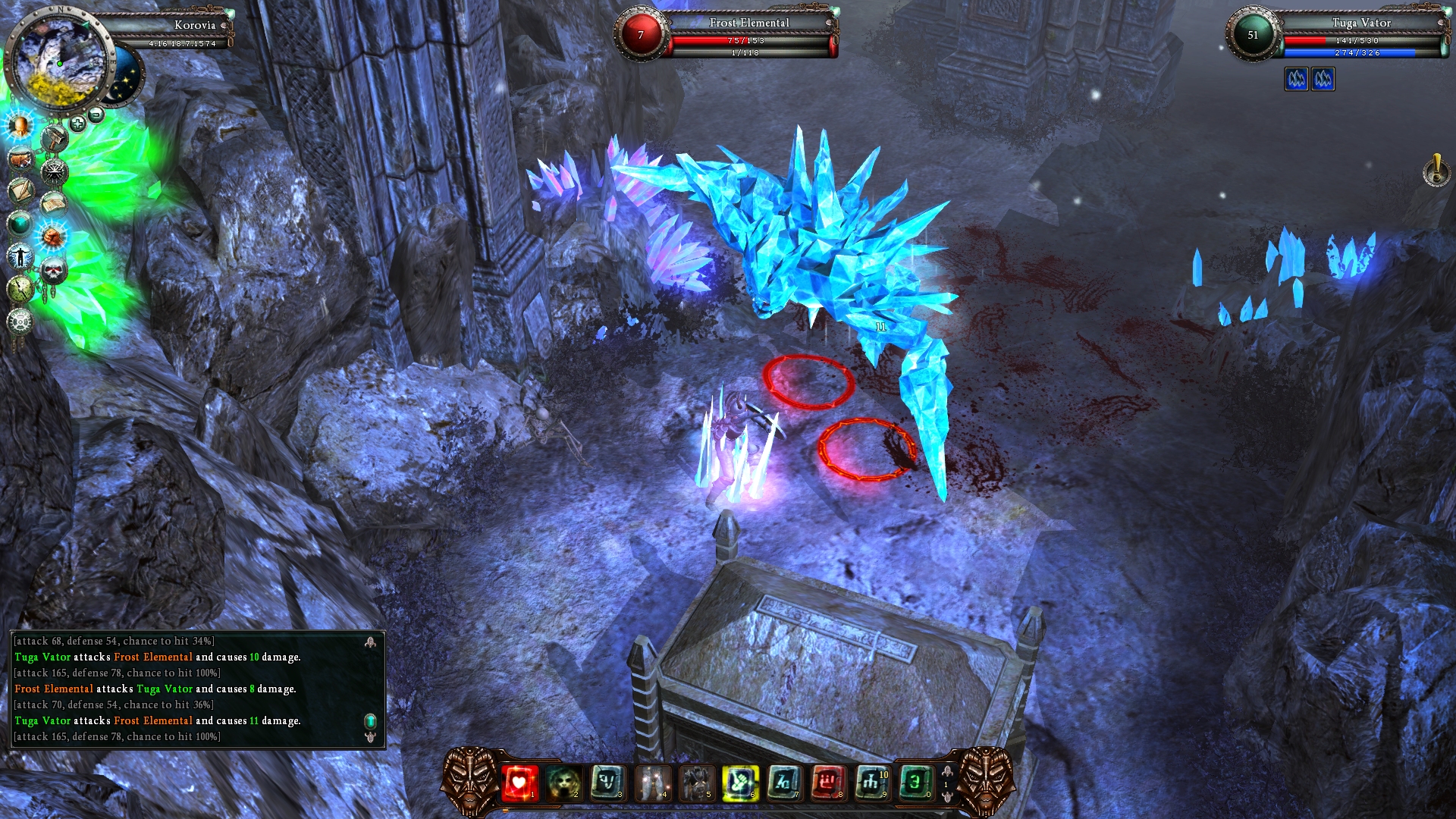Switch to the next hotbar page arrow

tap(947, 796)
